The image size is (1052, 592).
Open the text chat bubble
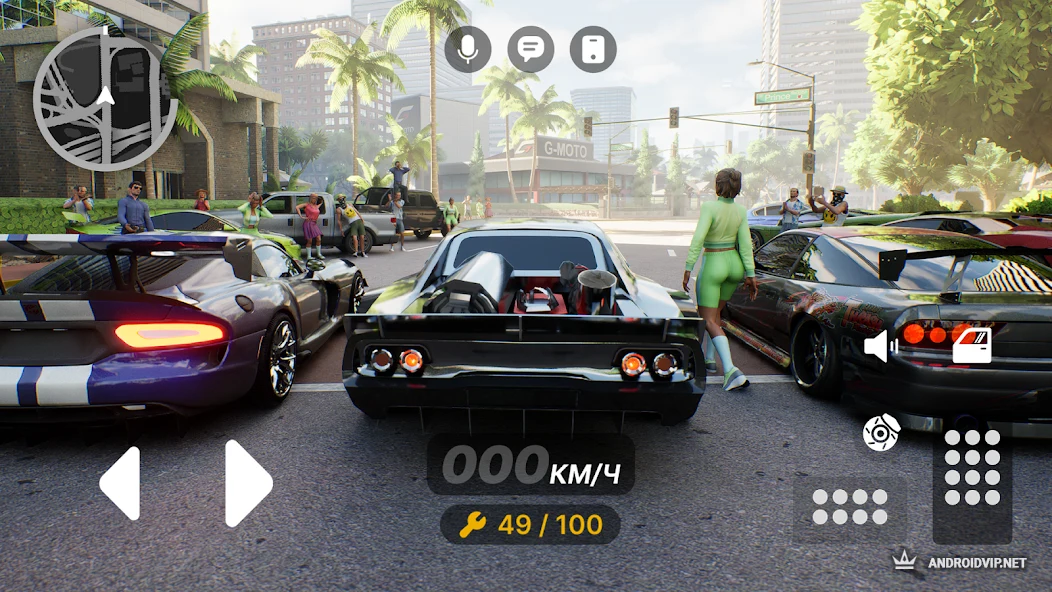[531, 49]
